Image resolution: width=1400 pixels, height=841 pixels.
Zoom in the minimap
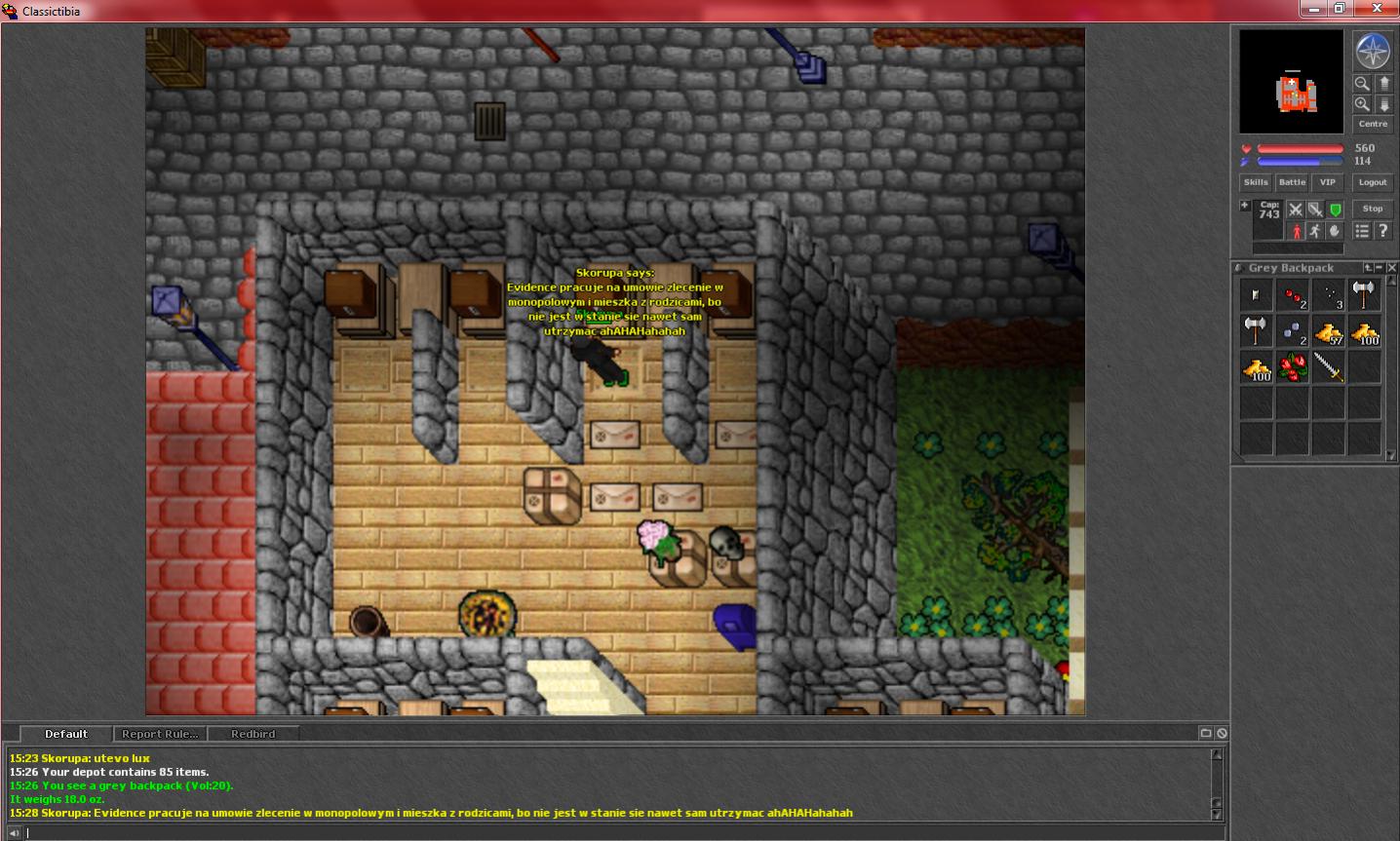[x=1362, y=104]
